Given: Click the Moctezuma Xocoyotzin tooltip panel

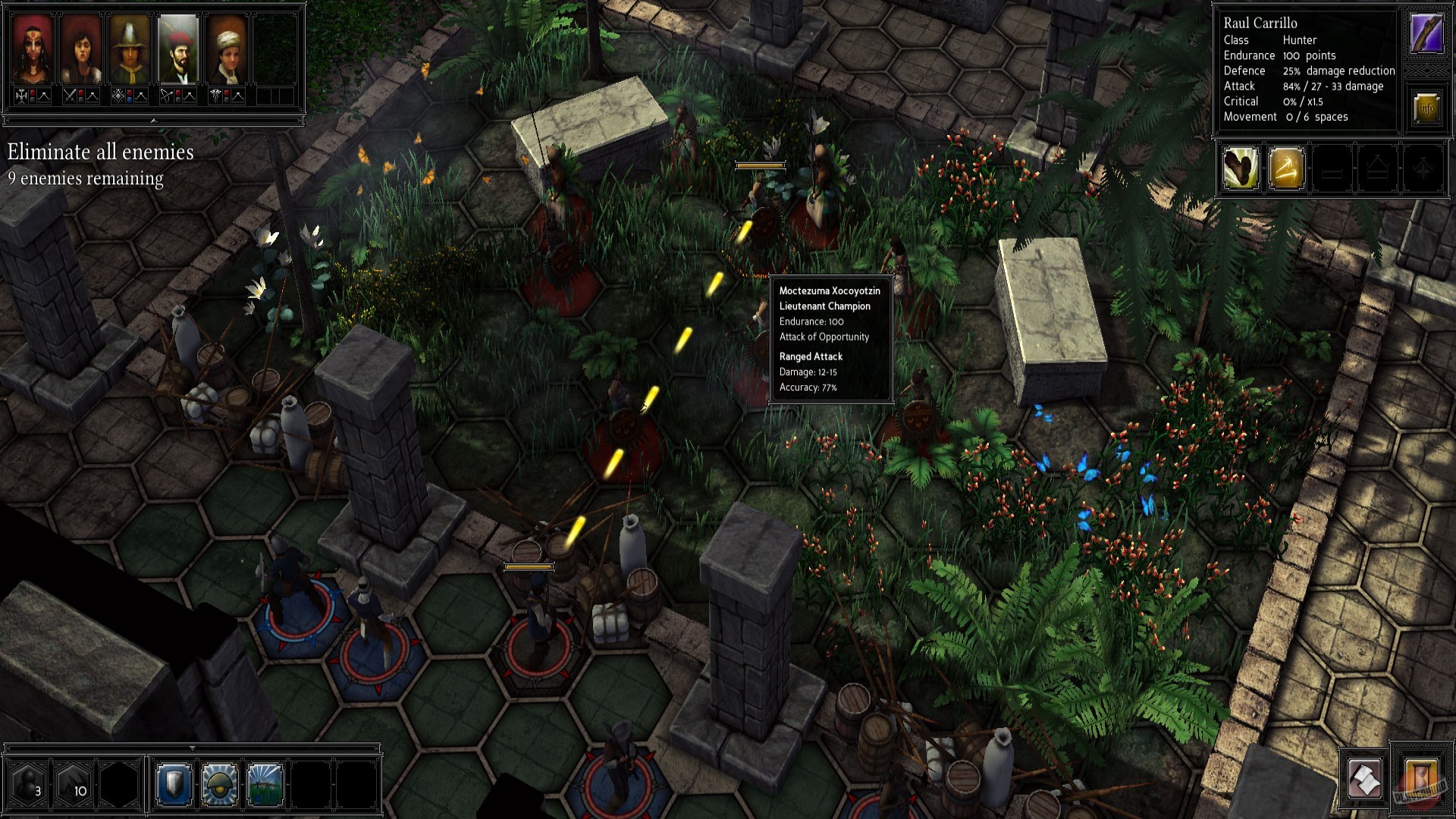Looking at the screenshot, I should pos(829,337).
